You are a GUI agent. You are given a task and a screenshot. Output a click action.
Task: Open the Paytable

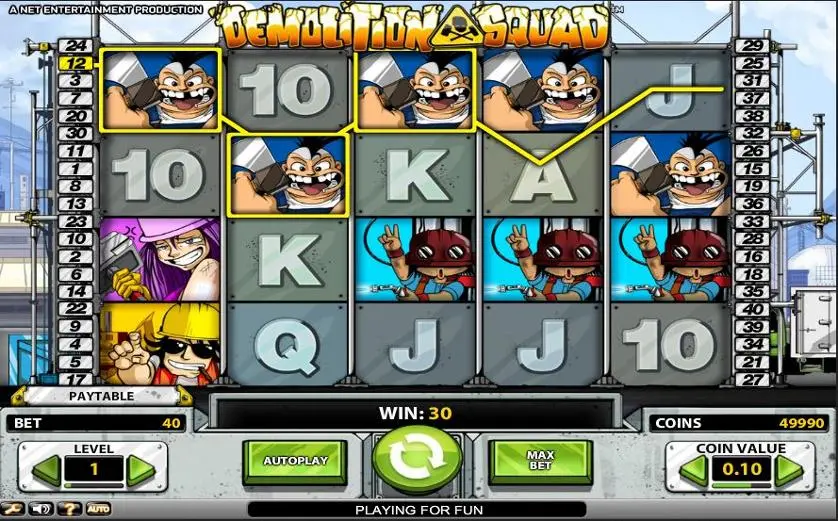(100, 396)
